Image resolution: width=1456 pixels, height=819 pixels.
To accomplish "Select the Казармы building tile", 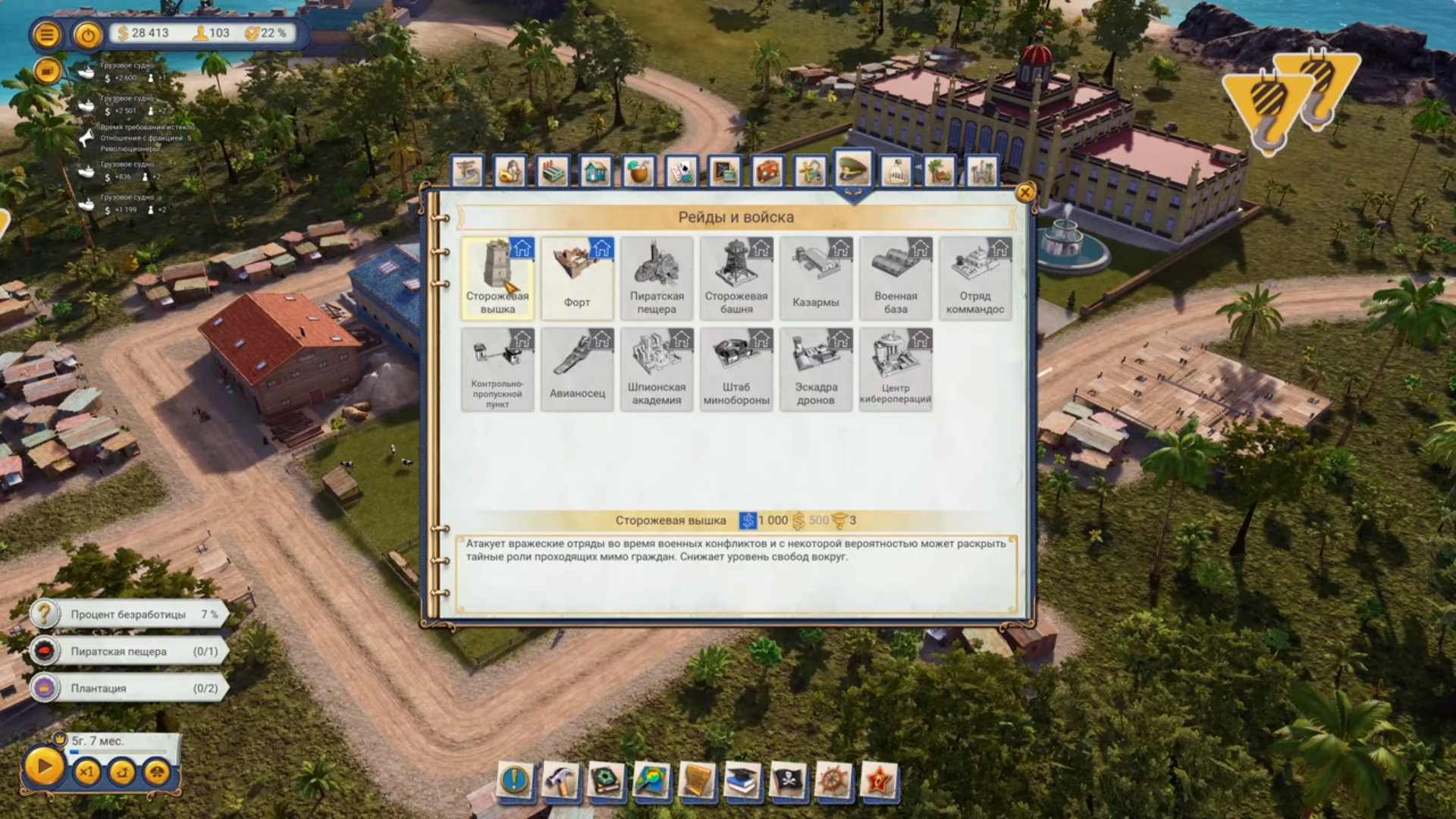I will pyautogui.click(x=815, y=278).
